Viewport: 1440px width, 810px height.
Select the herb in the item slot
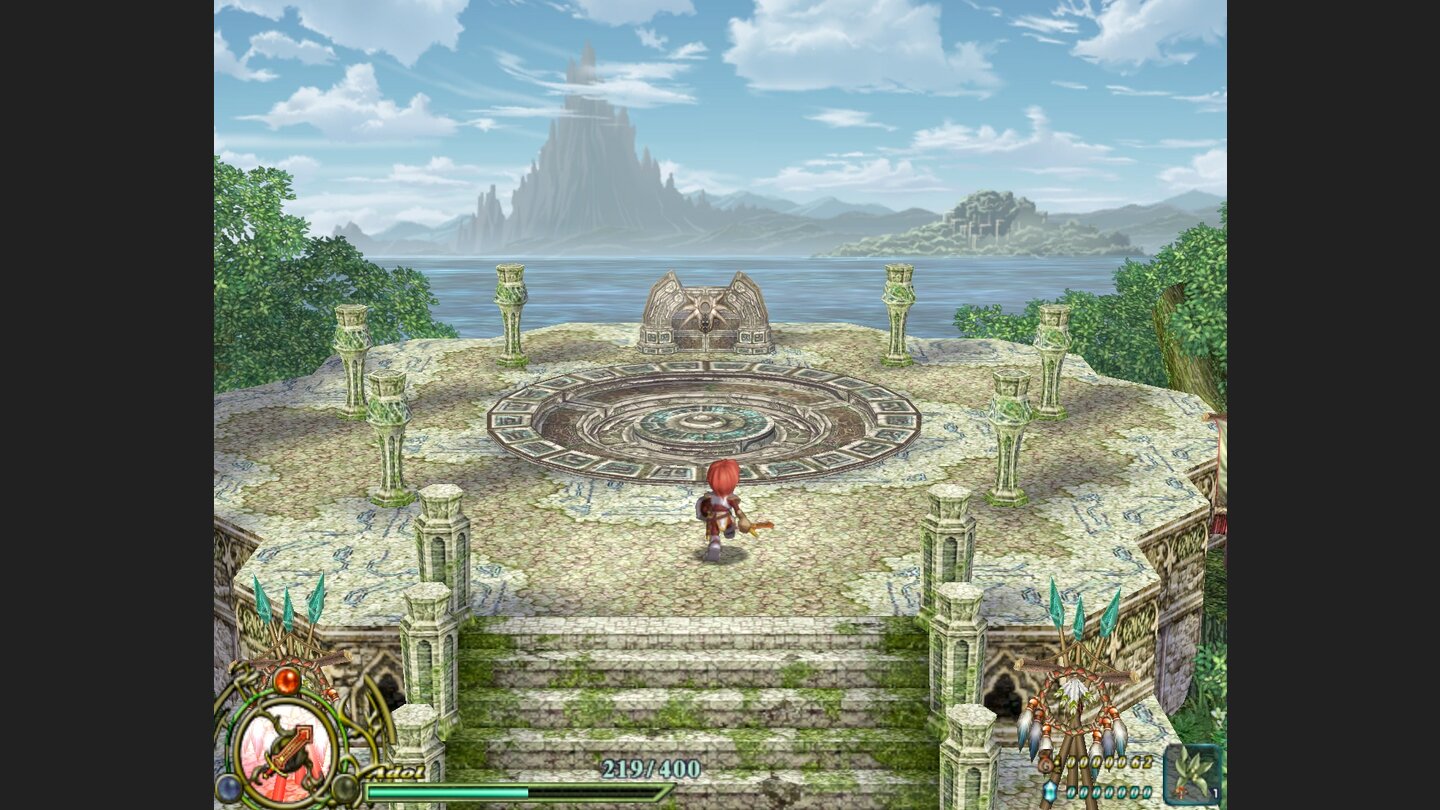pyautogui.click(x=1191, y=770)
